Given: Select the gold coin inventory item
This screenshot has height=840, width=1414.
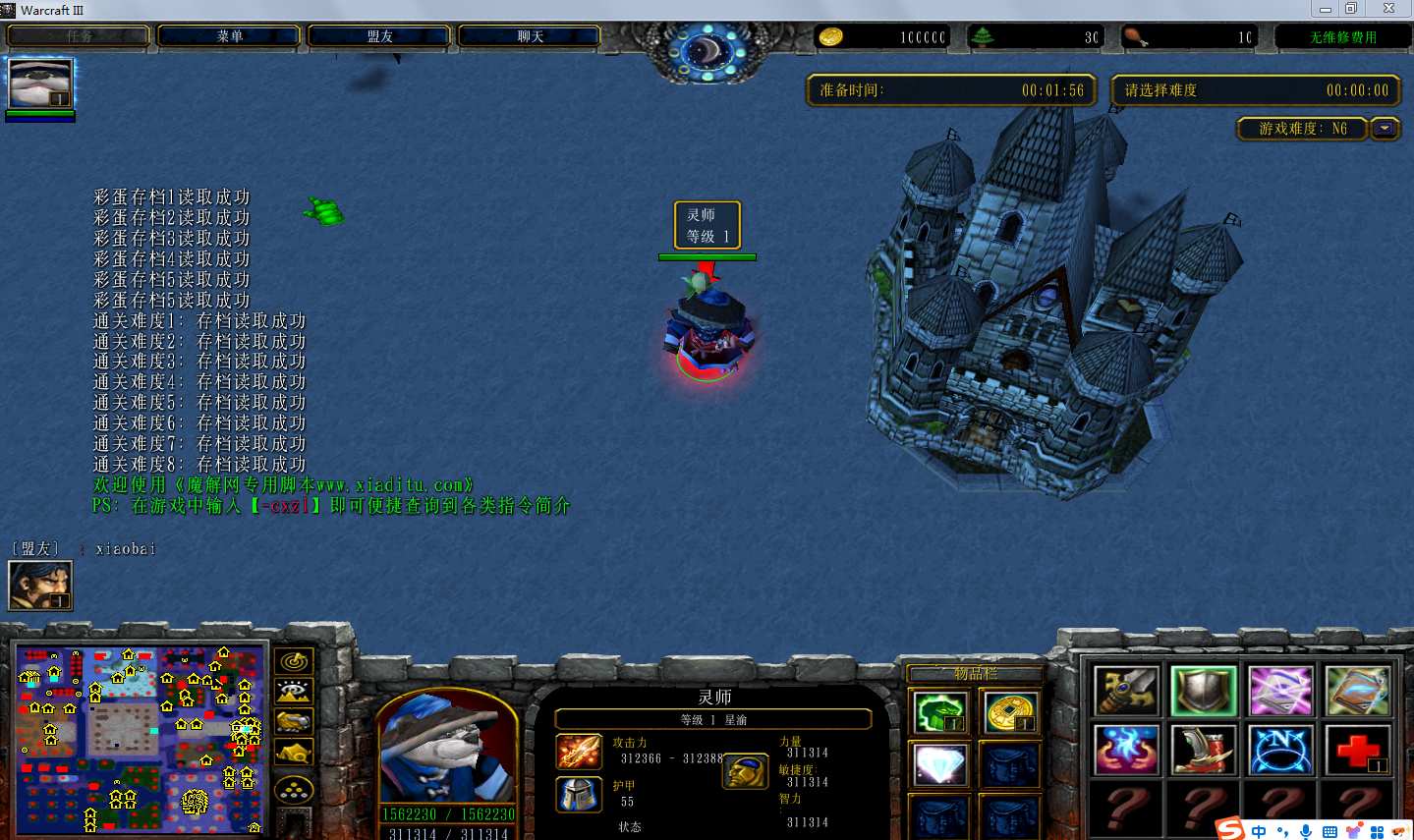Looking at the screenshot, I should (x=1009, y=712).
